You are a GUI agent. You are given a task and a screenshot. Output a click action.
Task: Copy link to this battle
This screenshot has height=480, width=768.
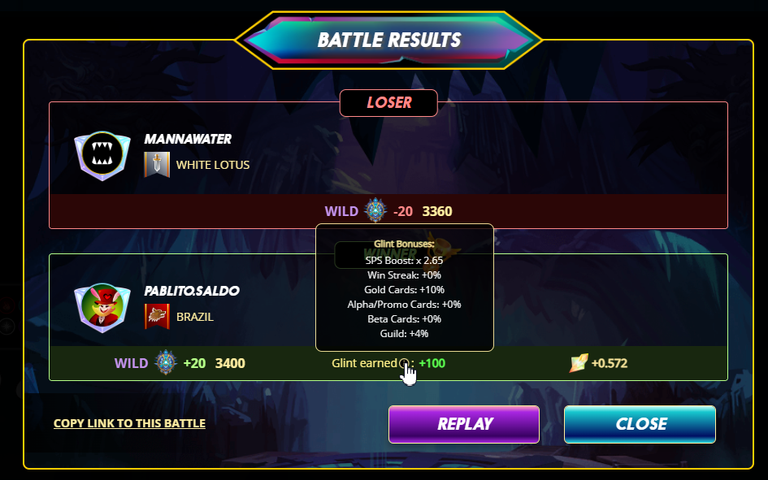click(129, 423)
